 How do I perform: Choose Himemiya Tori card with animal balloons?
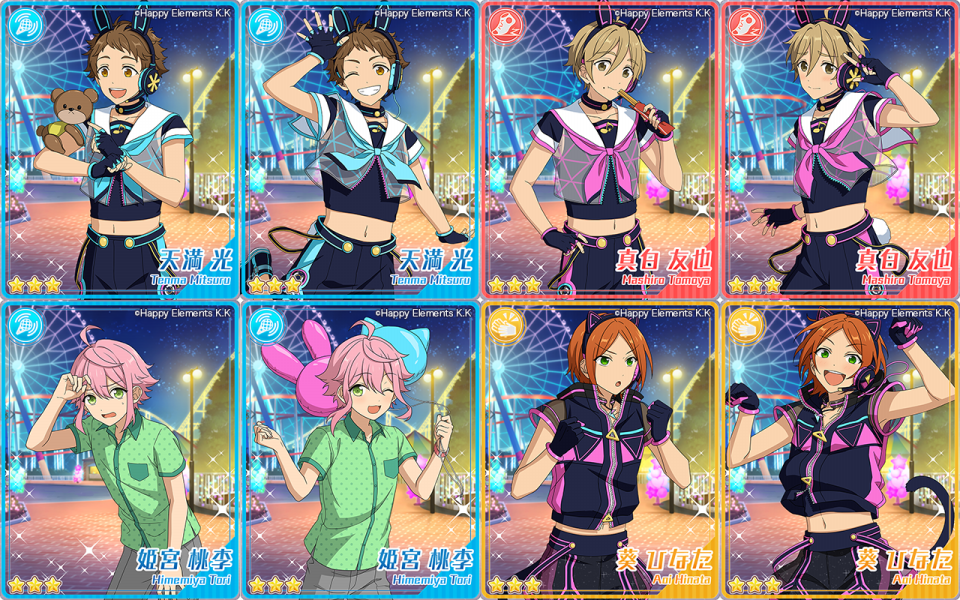click(x=360, y=450)
